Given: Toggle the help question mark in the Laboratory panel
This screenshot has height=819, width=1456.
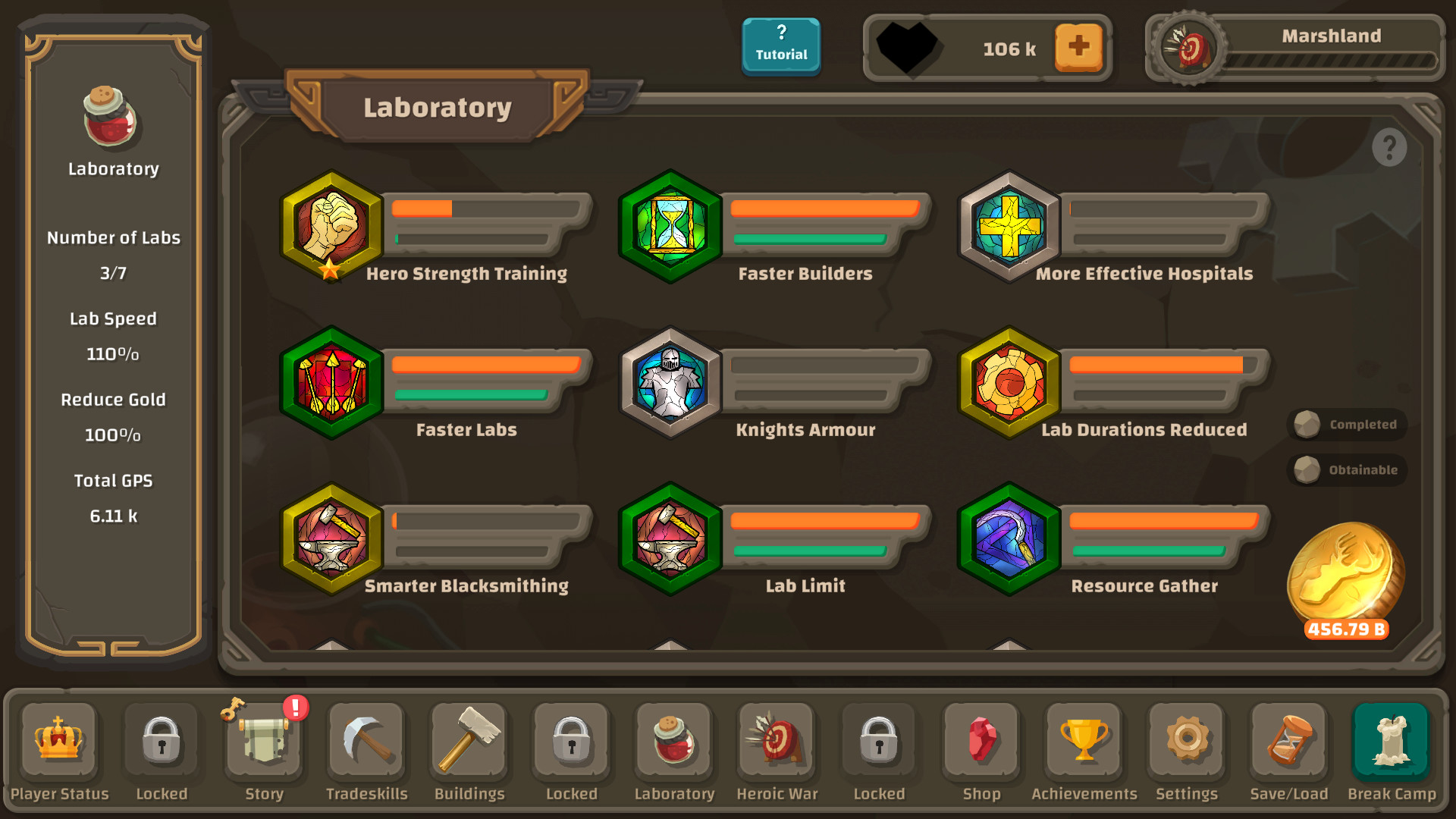Looking at the screenshot, I should point(1390,147).
